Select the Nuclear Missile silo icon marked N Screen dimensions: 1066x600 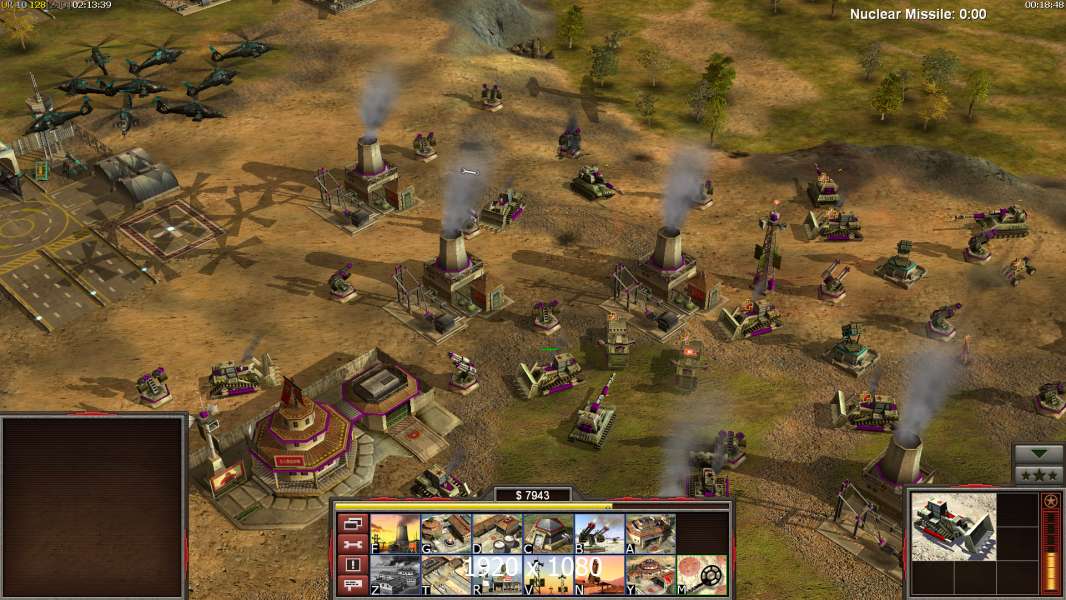599,575
